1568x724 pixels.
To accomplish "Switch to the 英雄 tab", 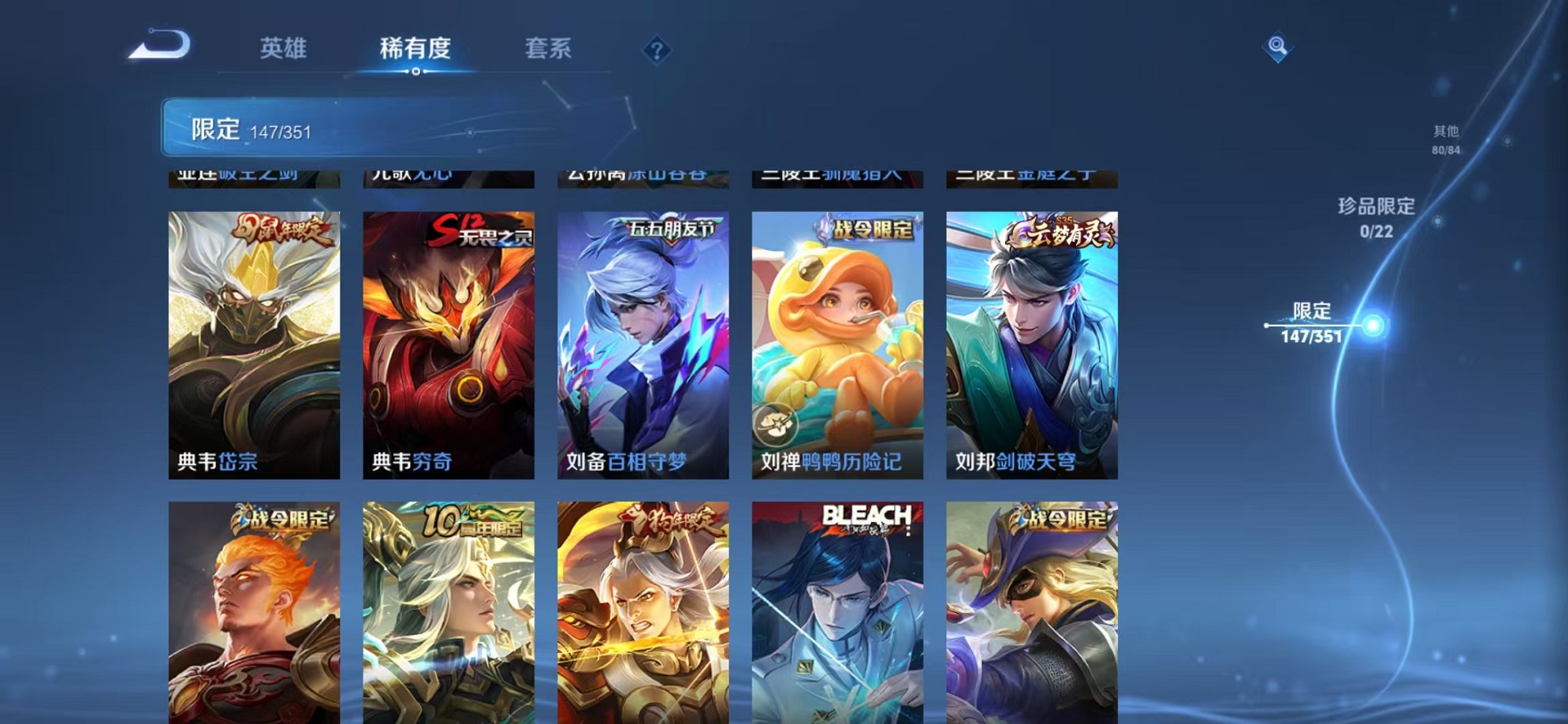I will click(285, 49).
